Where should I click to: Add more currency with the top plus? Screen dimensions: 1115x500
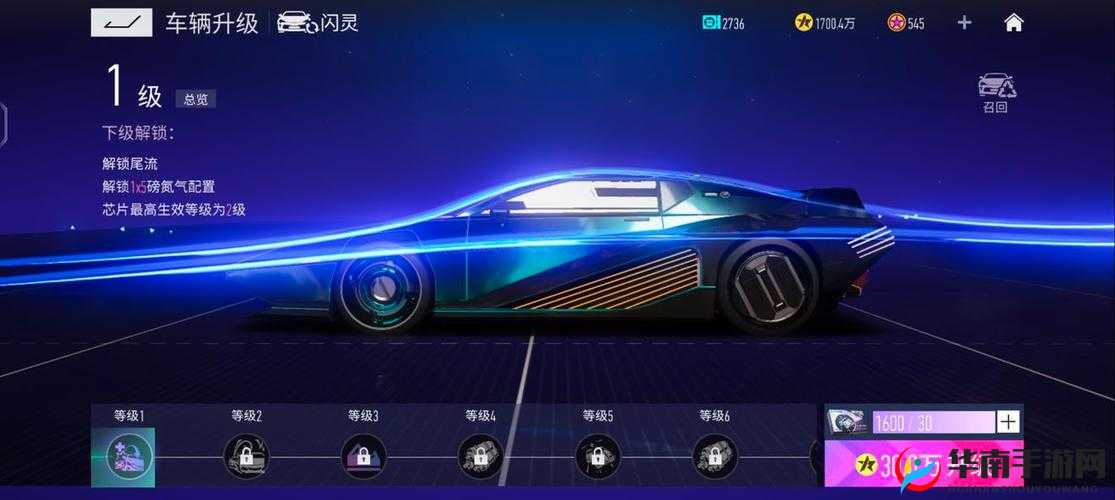964,22
